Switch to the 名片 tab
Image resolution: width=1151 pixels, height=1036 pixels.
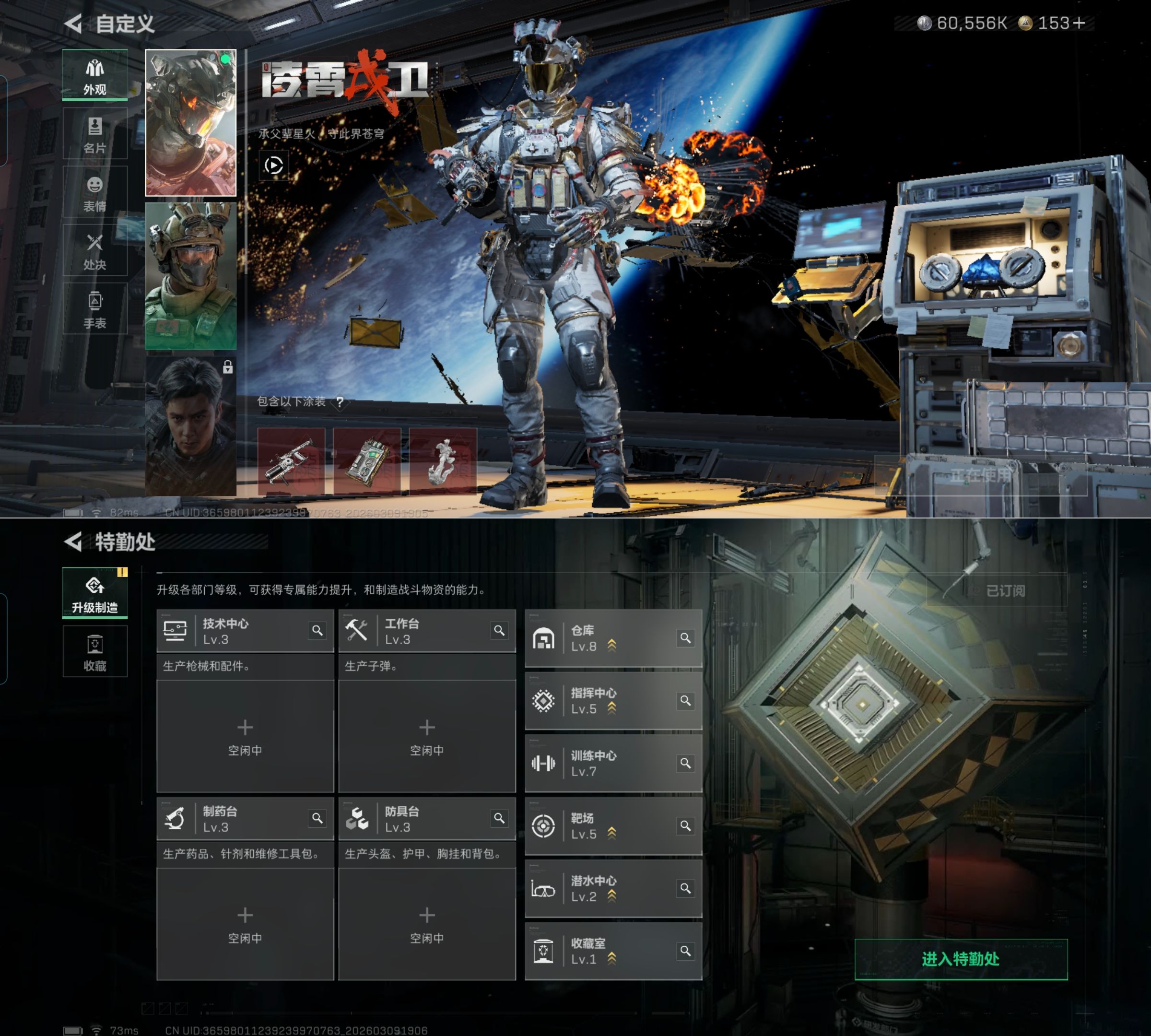point(95,134)
